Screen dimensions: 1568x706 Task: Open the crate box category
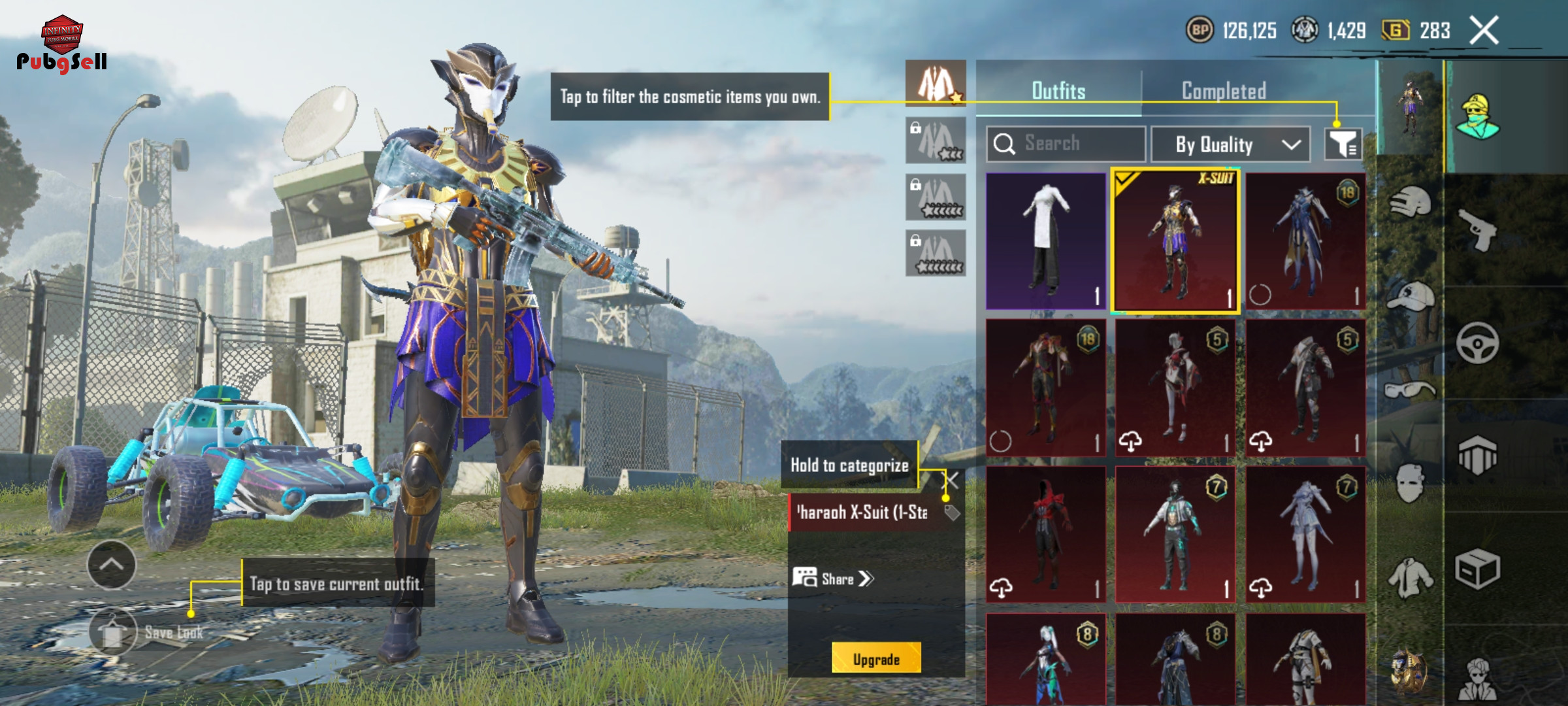click(x=1478, y=569)
